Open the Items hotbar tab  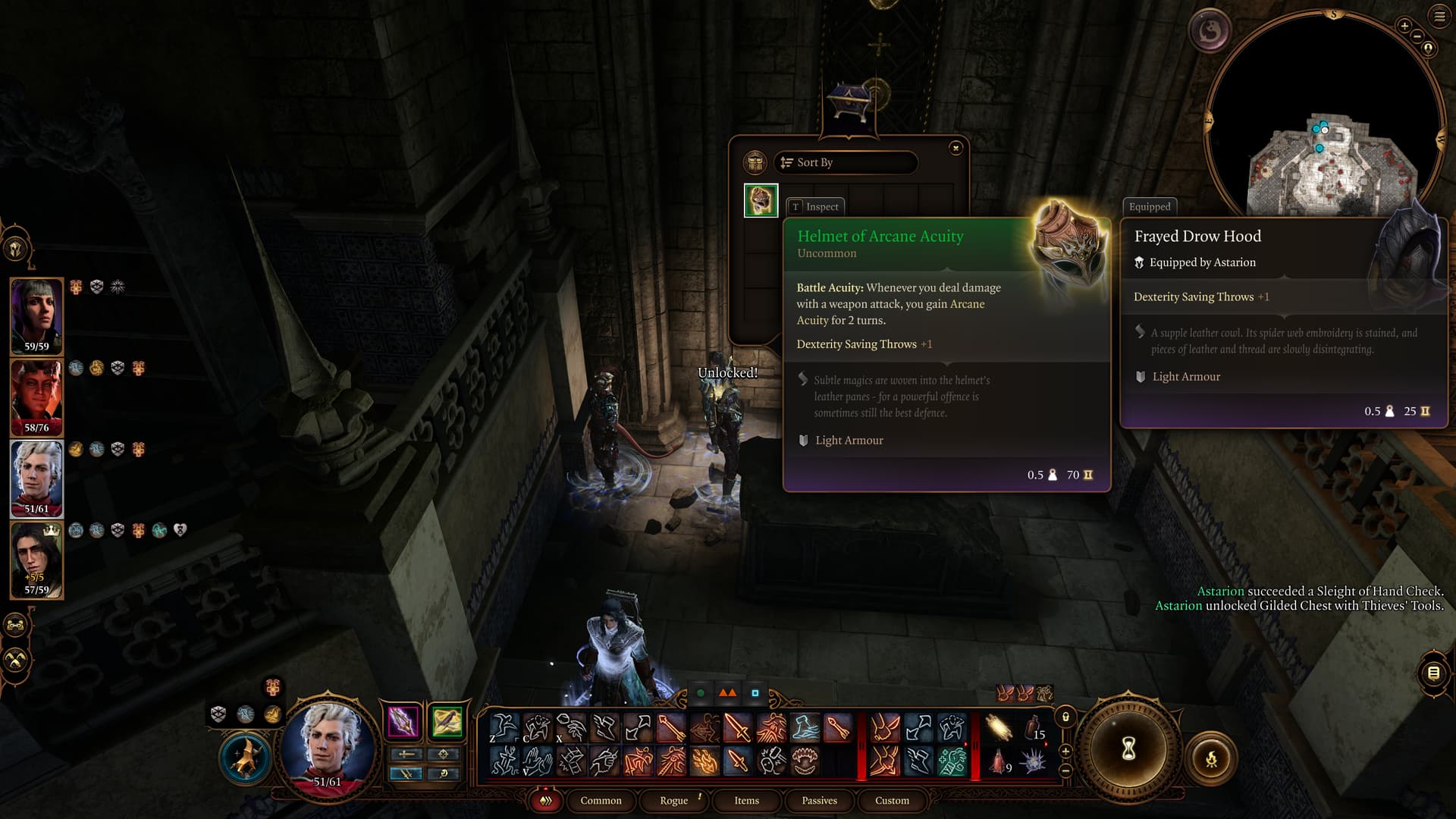pos(746,800)
